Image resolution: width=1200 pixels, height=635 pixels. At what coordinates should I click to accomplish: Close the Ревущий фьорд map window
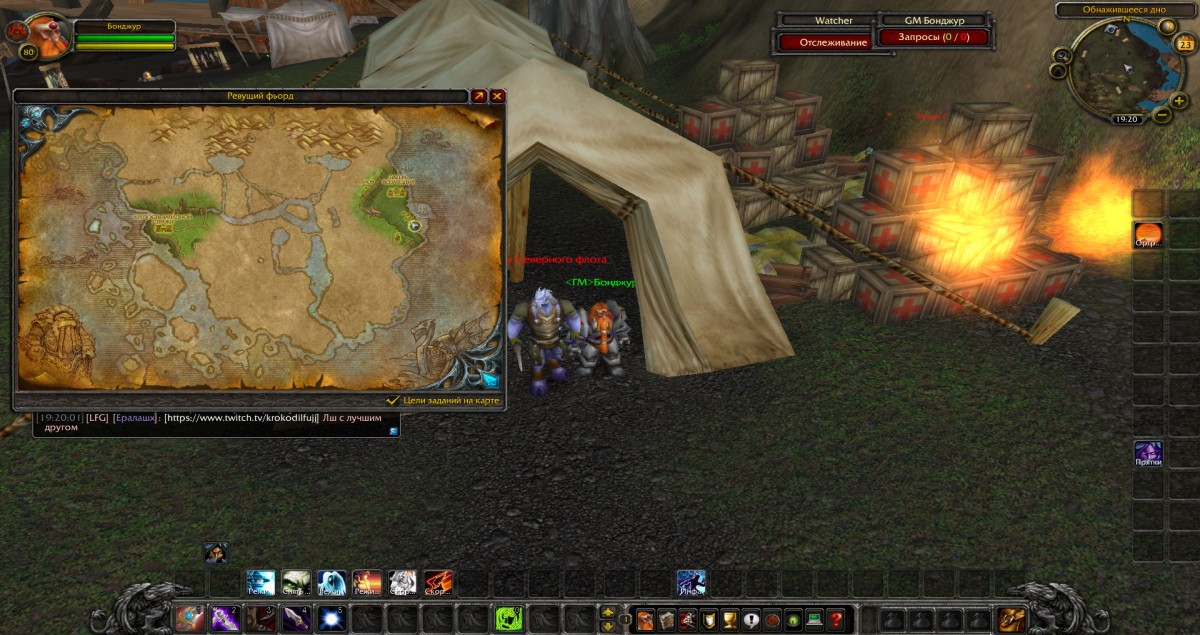click(497, 96)
